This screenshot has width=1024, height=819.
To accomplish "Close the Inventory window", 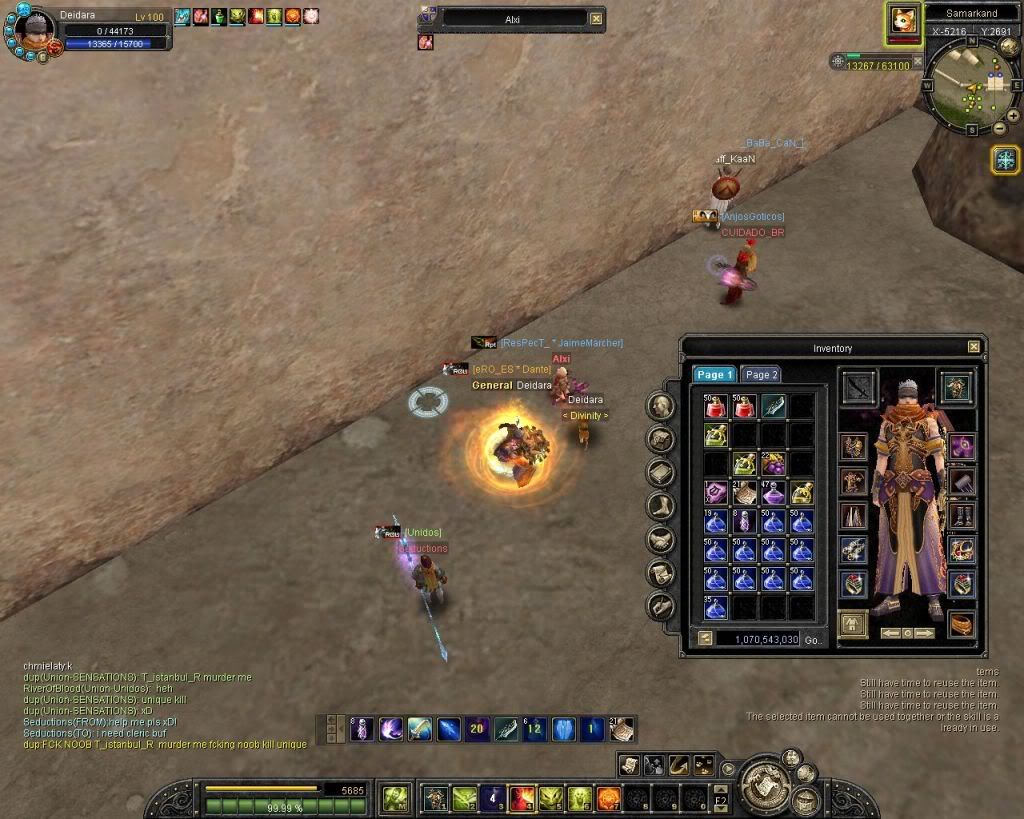I will (973, 347).
